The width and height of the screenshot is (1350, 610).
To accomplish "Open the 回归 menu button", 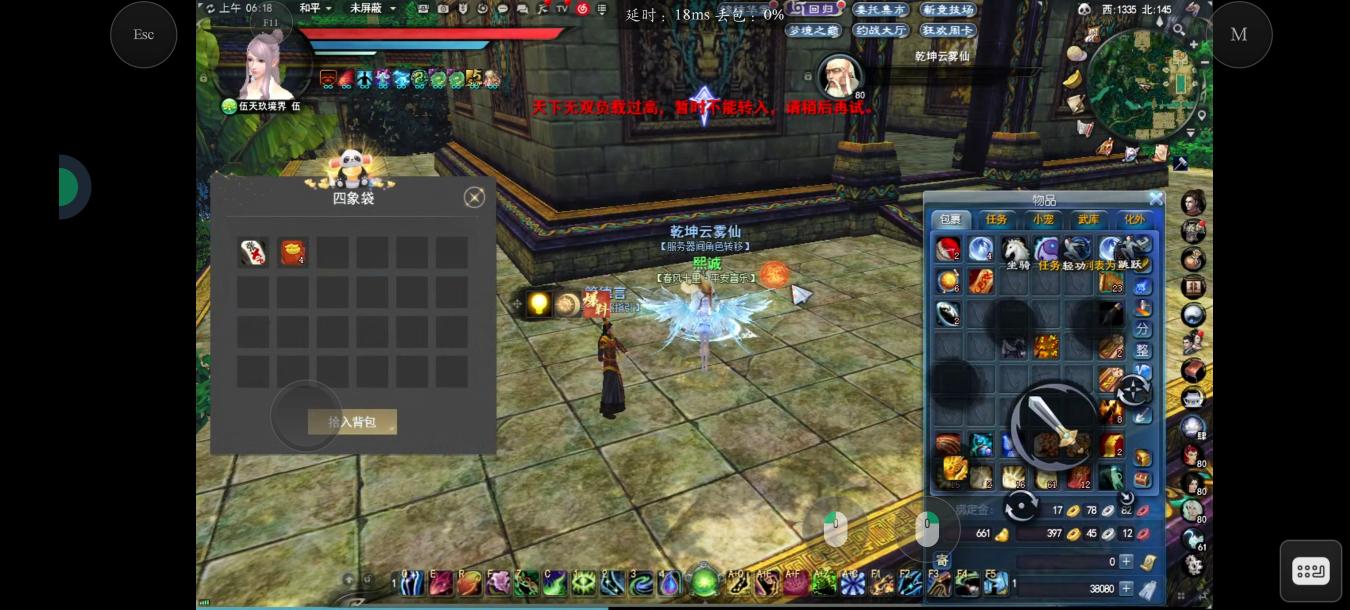I will pos(814,9).
